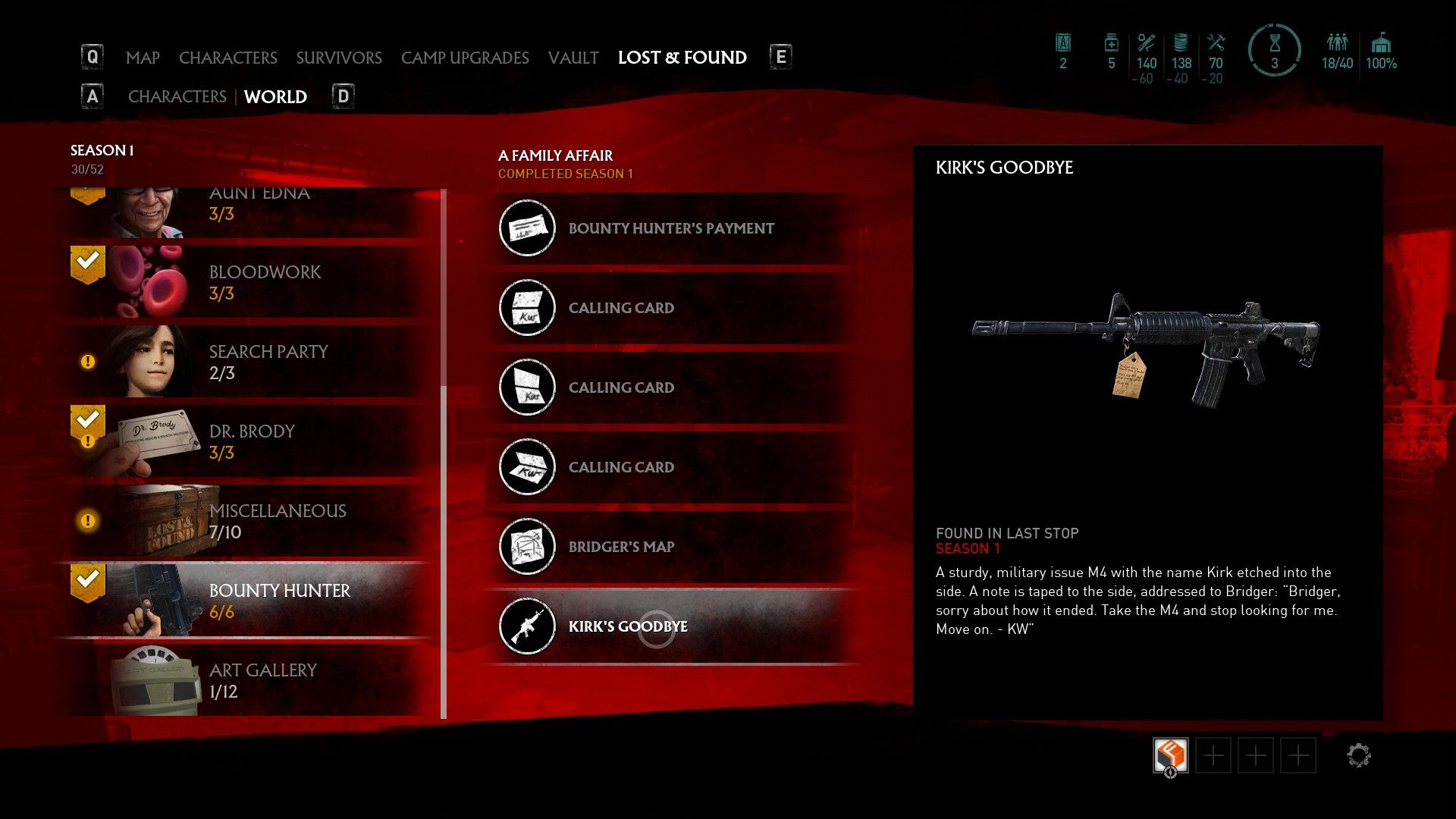Select the Kirk's Goodbye entry
This screenshot has width=1456, height=819.
coord(628,626)
